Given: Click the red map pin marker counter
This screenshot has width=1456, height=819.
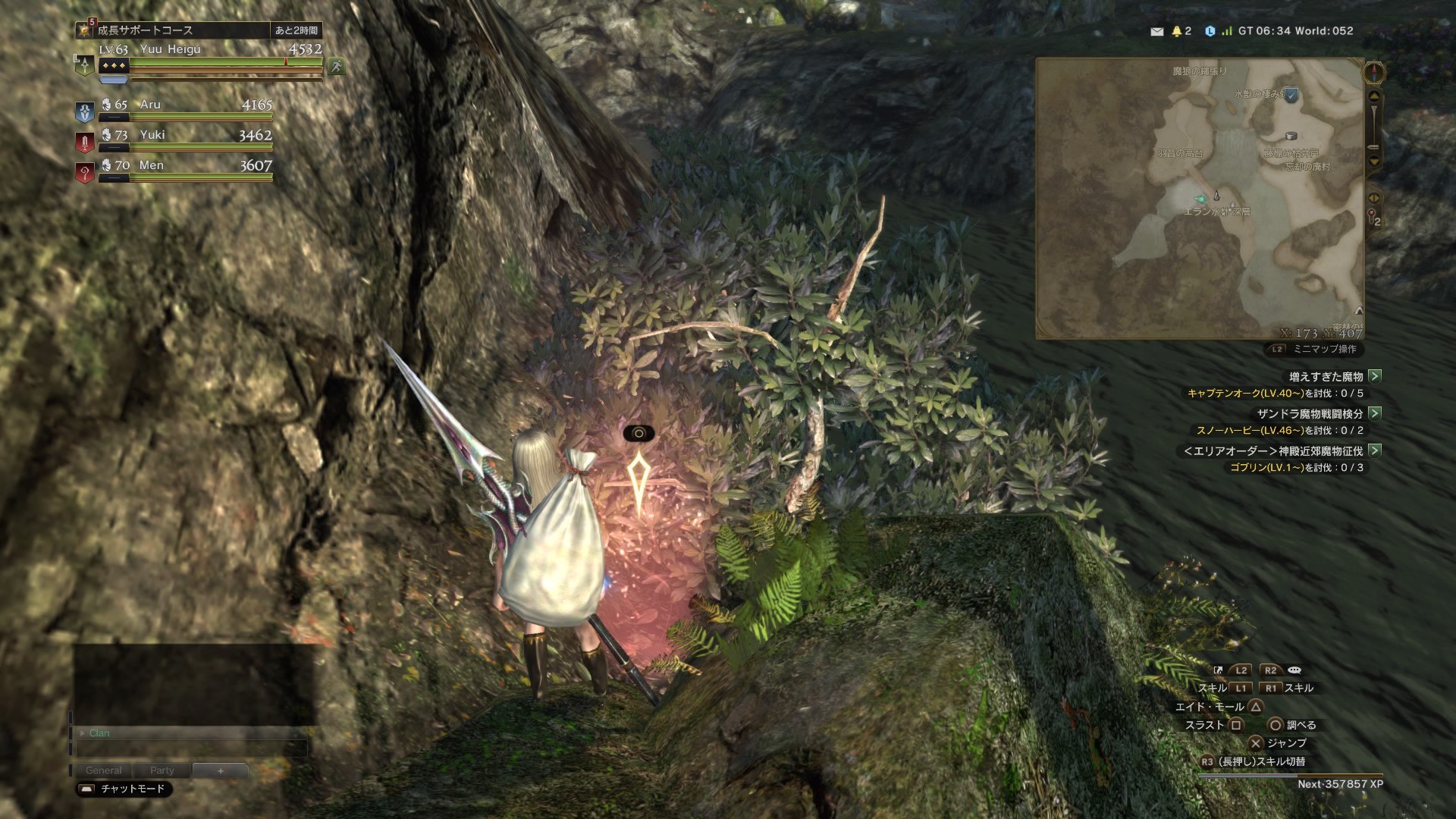Looking at the screenshot, I should 1373,218.
